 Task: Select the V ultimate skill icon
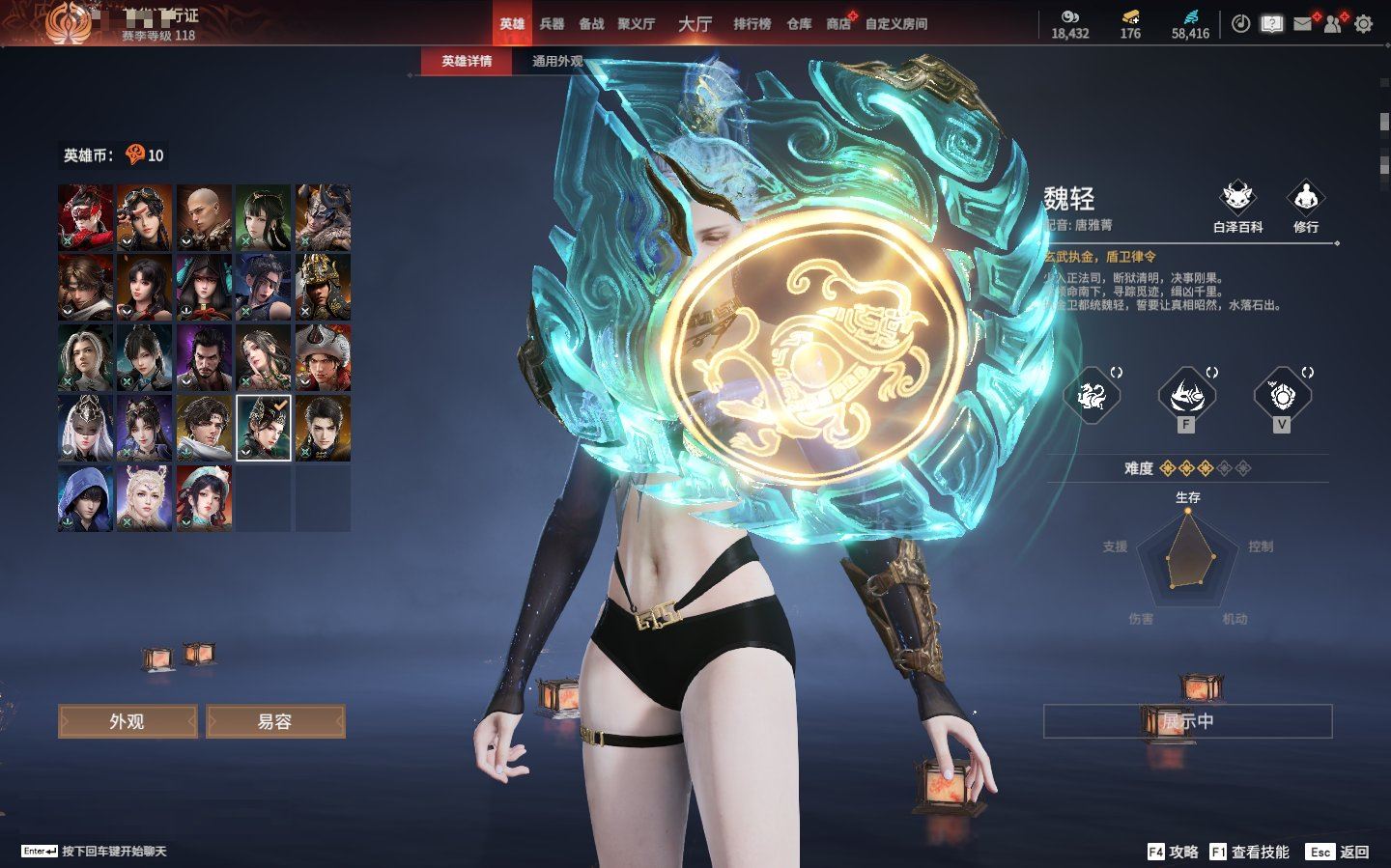point(1281,396)
